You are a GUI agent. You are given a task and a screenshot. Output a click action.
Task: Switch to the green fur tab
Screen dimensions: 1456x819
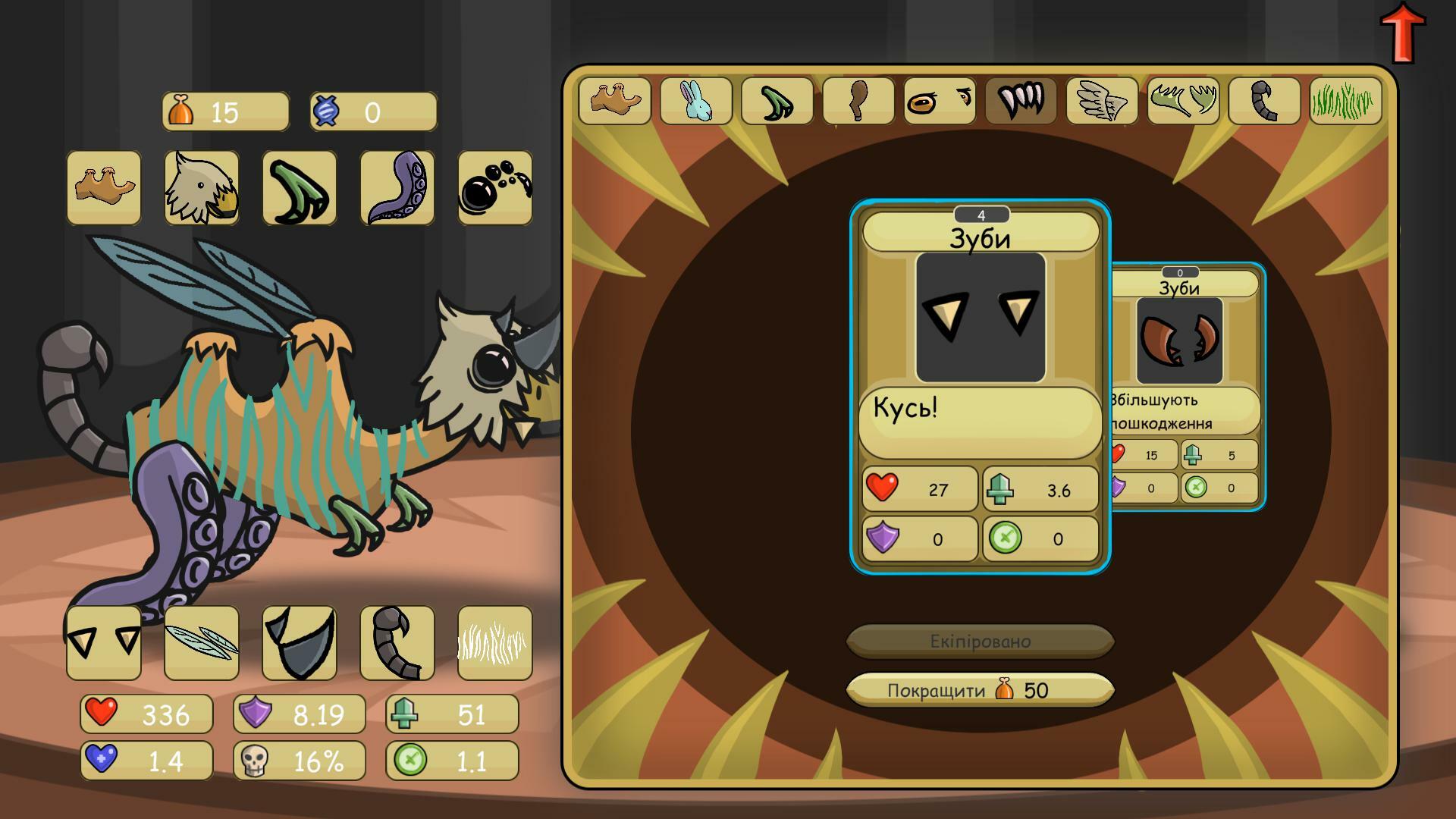pyautogui.click(x=1345, y=101)
